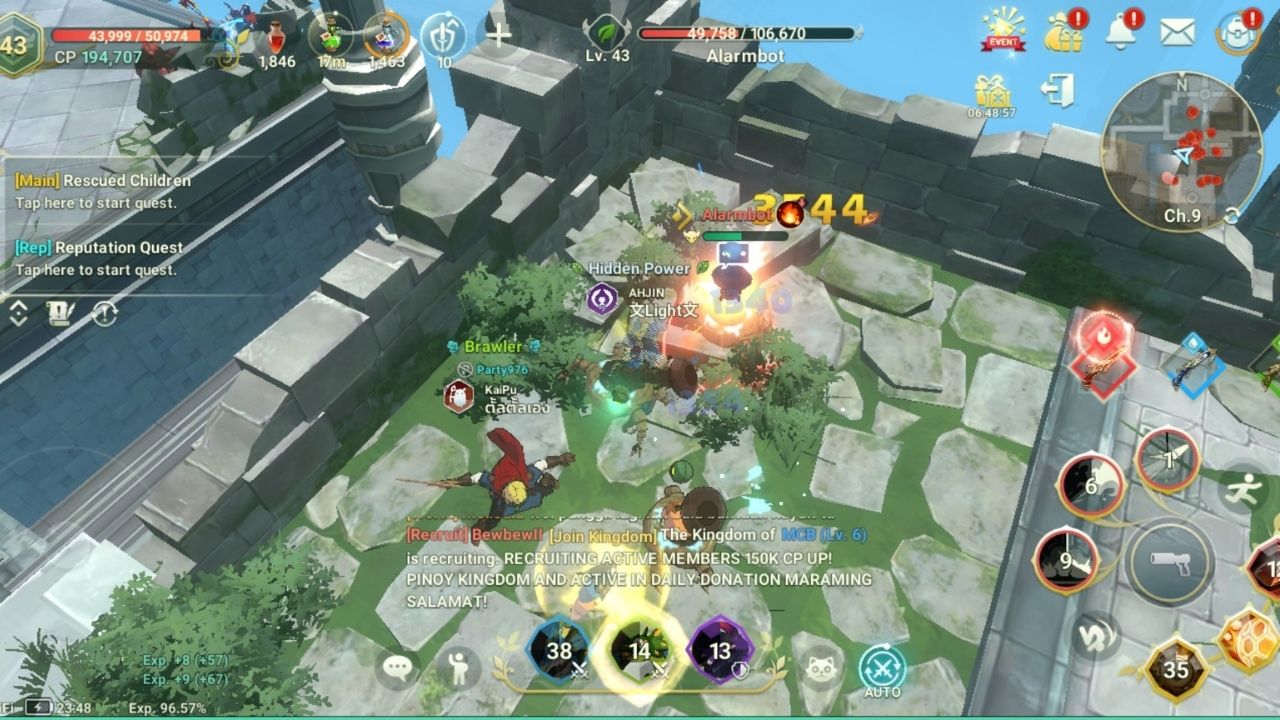This screenshot has height=720, width=1280.
Task: Tap the timed gift box showing 06:48:57
Action: pyautogui.click(x=990, y=90)
